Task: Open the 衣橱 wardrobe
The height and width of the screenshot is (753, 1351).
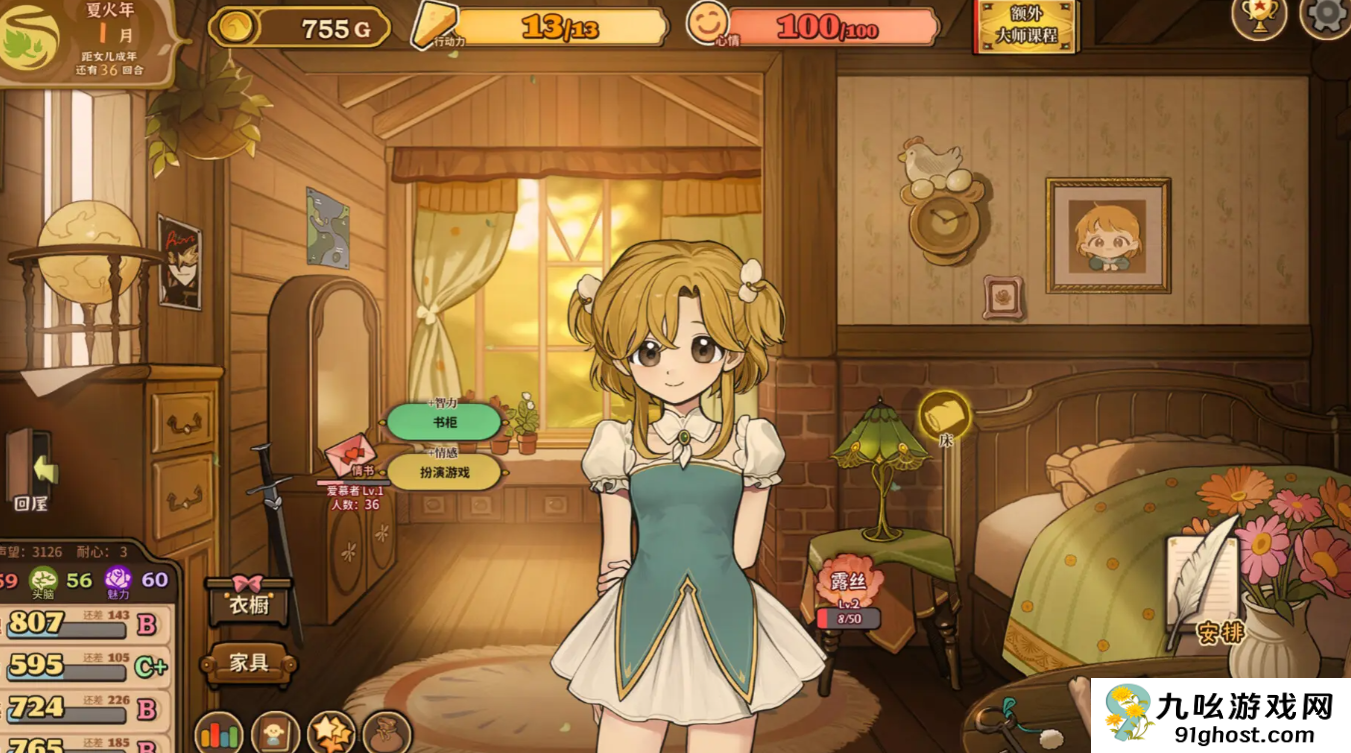Action: tap(248, 602)
